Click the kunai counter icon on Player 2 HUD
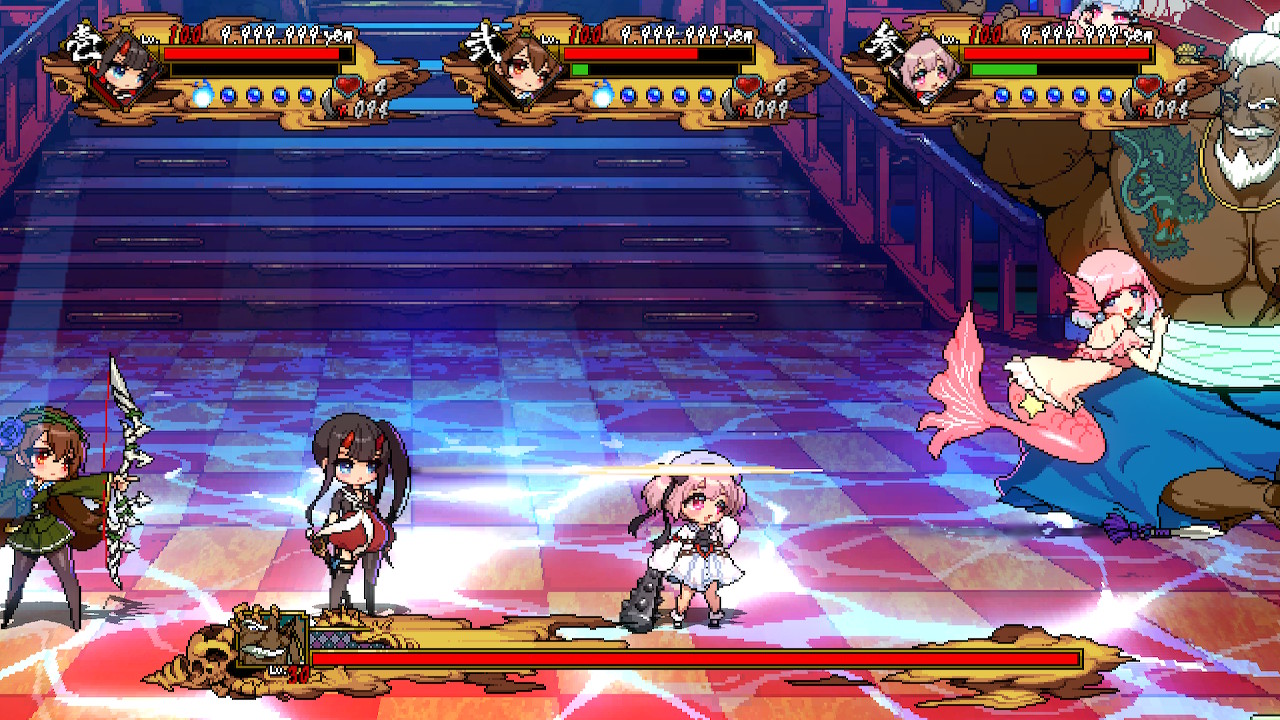This screenshot has height=720, width=1280. coord(727,102)
